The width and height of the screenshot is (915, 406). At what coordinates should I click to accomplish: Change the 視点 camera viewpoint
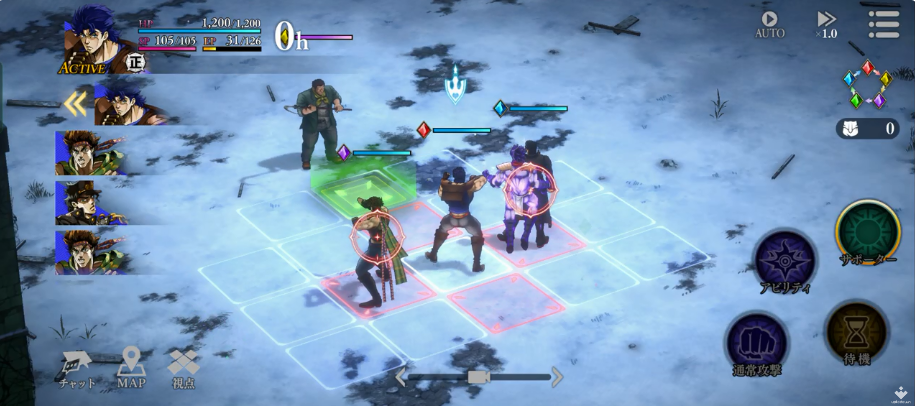tap(184, 368)
